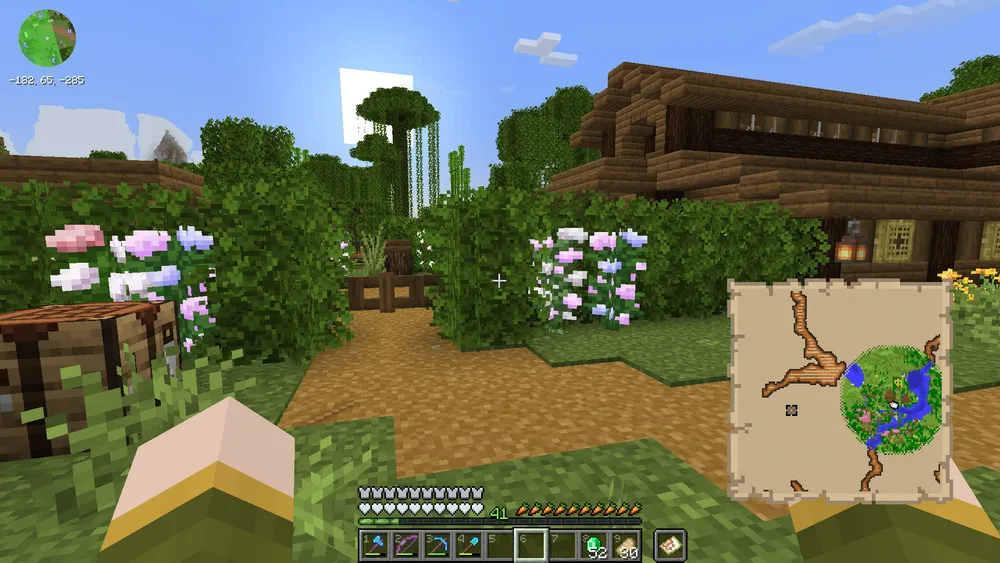This screenshot has height=563, width=1000.
Task: Click the held parchment map
Action: pos(839,390)
